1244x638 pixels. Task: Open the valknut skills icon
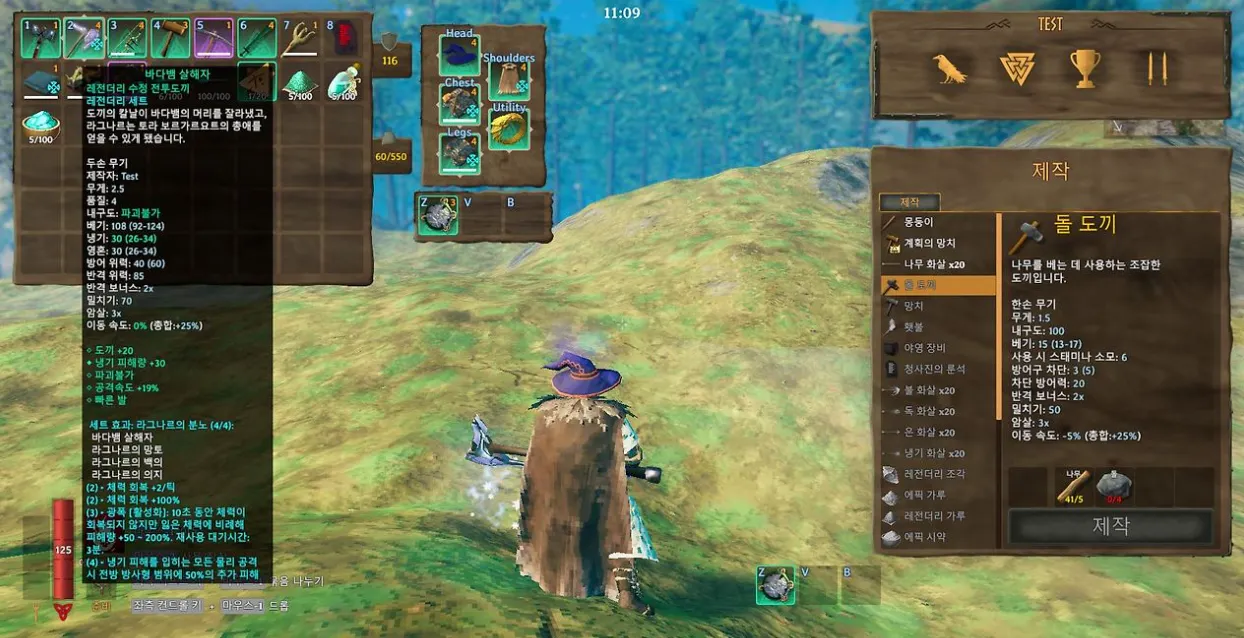pyautogui.click(x=1017, y=68)
